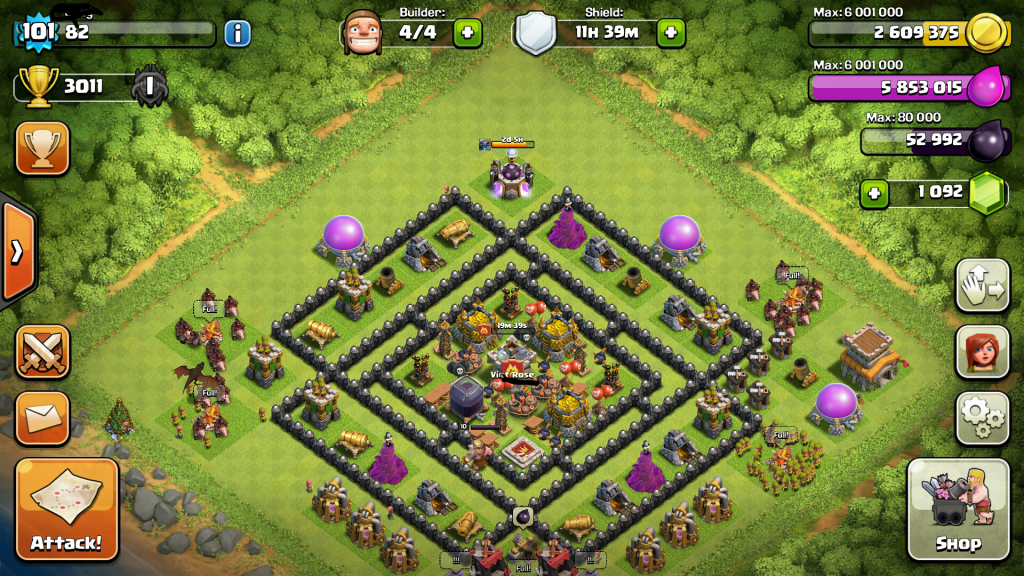Viewport: 1024px width, 576px height.
Task: Activate the village edit mode hand button
Action: 982,285
